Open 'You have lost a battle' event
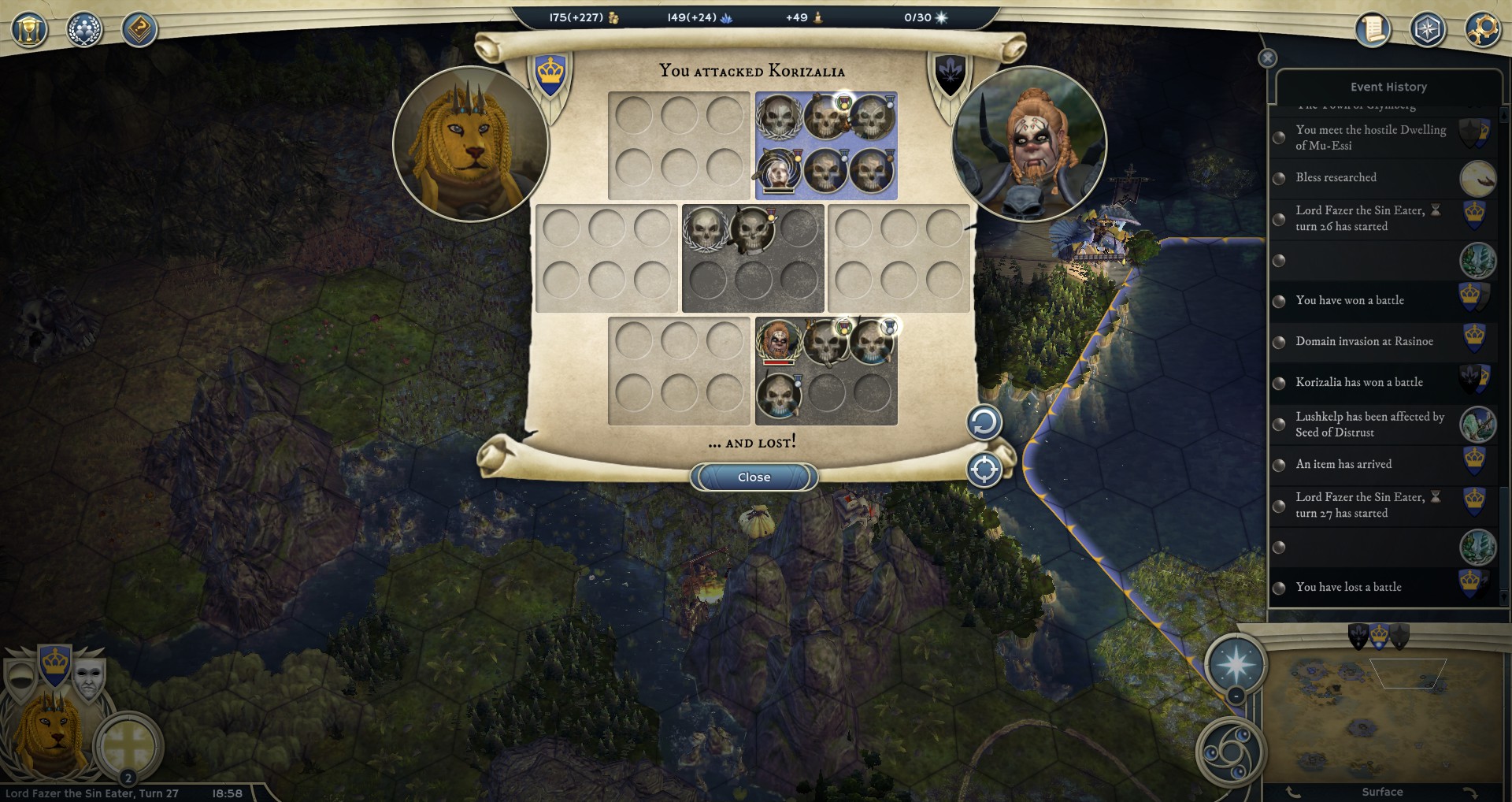 tap(1348, 587)
